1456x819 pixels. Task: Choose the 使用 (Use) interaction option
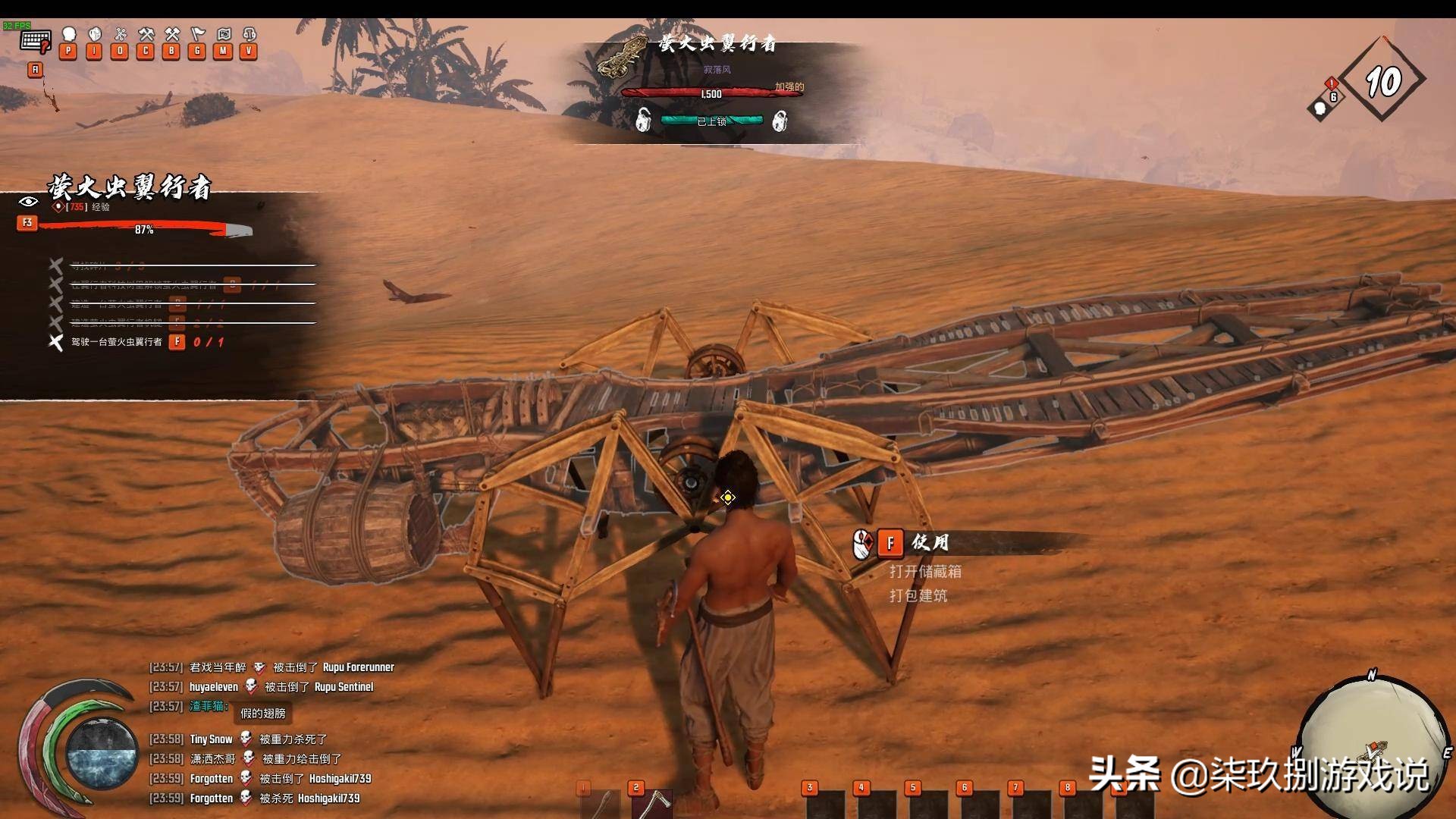point(929,542)
